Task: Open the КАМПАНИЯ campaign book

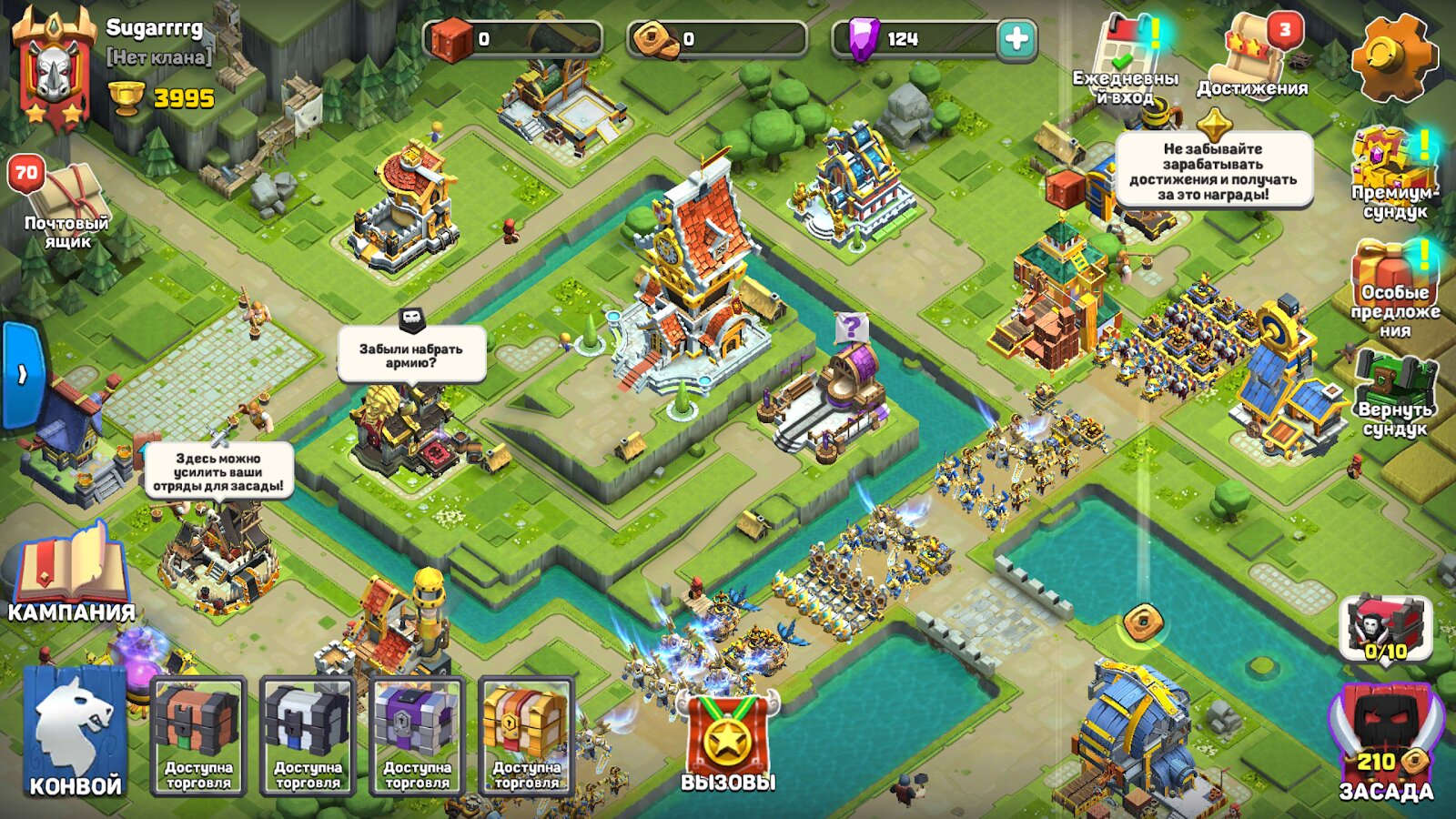Action: [x=71, y=571]
